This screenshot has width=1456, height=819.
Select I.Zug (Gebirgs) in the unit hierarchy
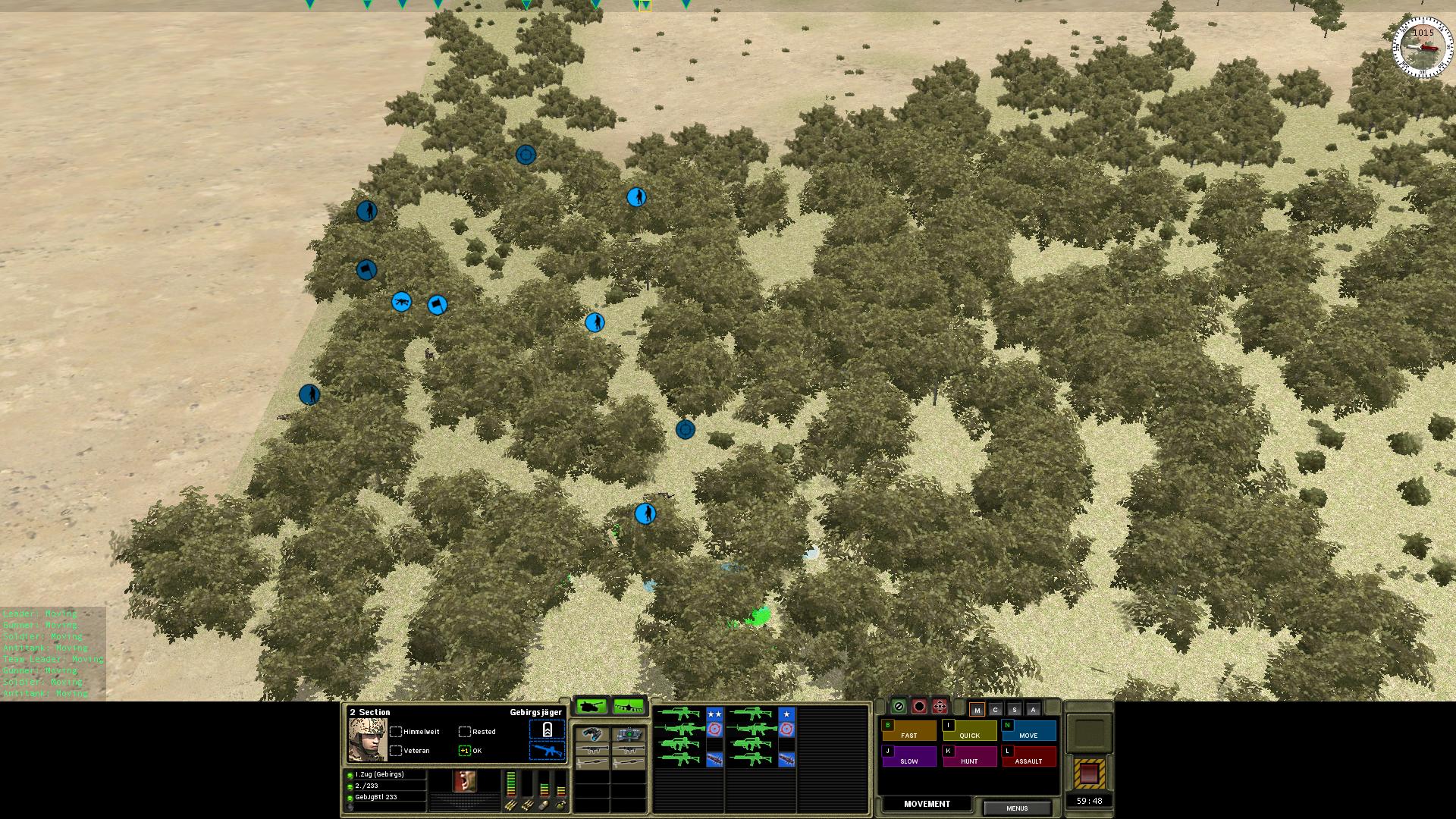click(379, 774)
